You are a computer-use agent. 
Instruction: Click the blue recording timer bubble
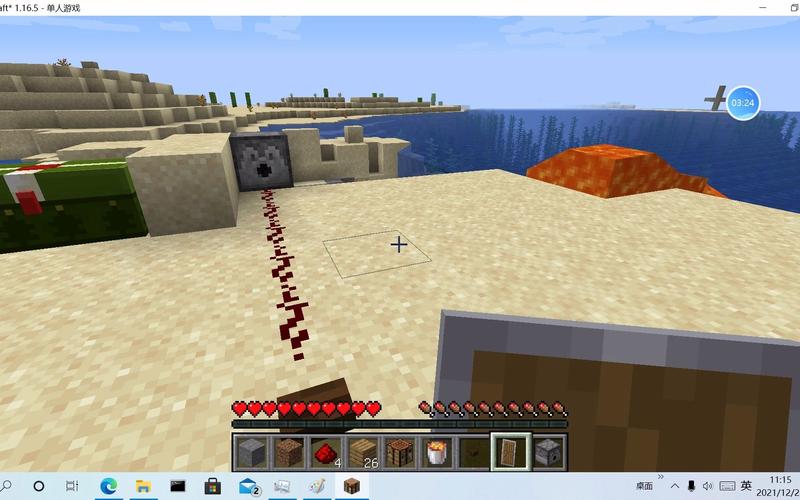point(742,102)
